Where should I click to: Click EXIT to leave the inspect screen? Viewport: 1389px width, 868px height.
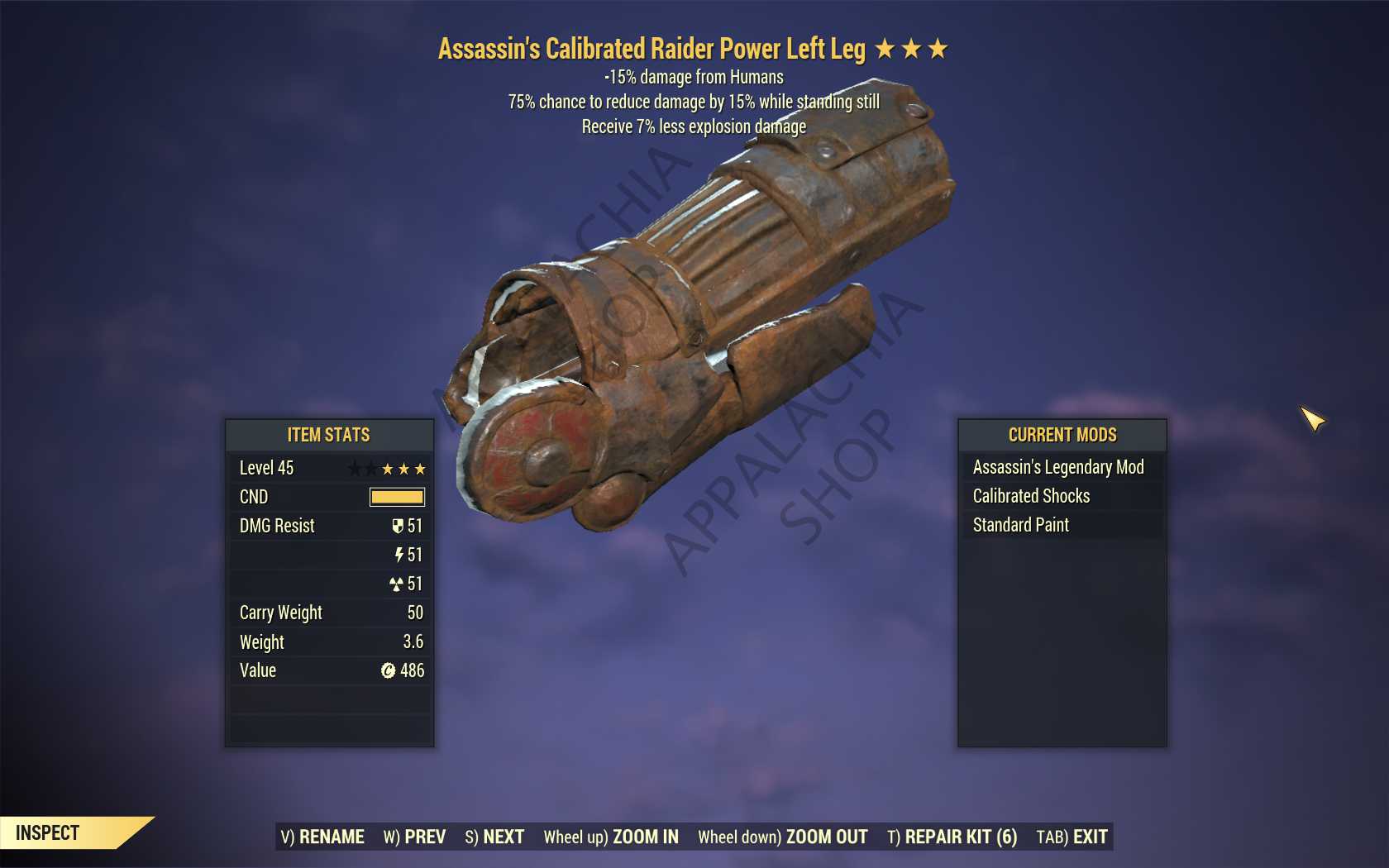coord(1072,837)
